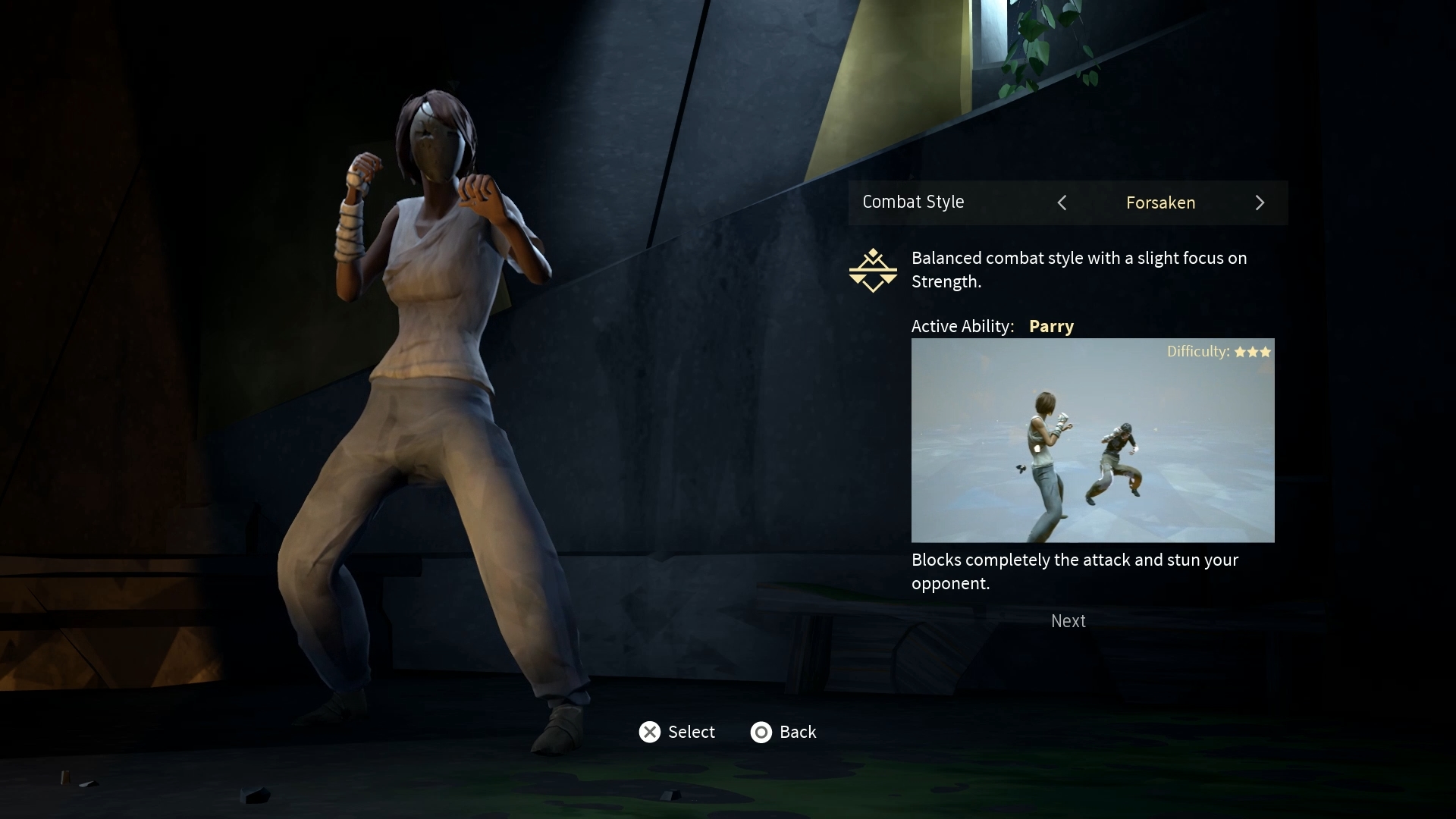Click the Forsaken style name to cycle styles
1456x819 pixels.
[1160, 202]
